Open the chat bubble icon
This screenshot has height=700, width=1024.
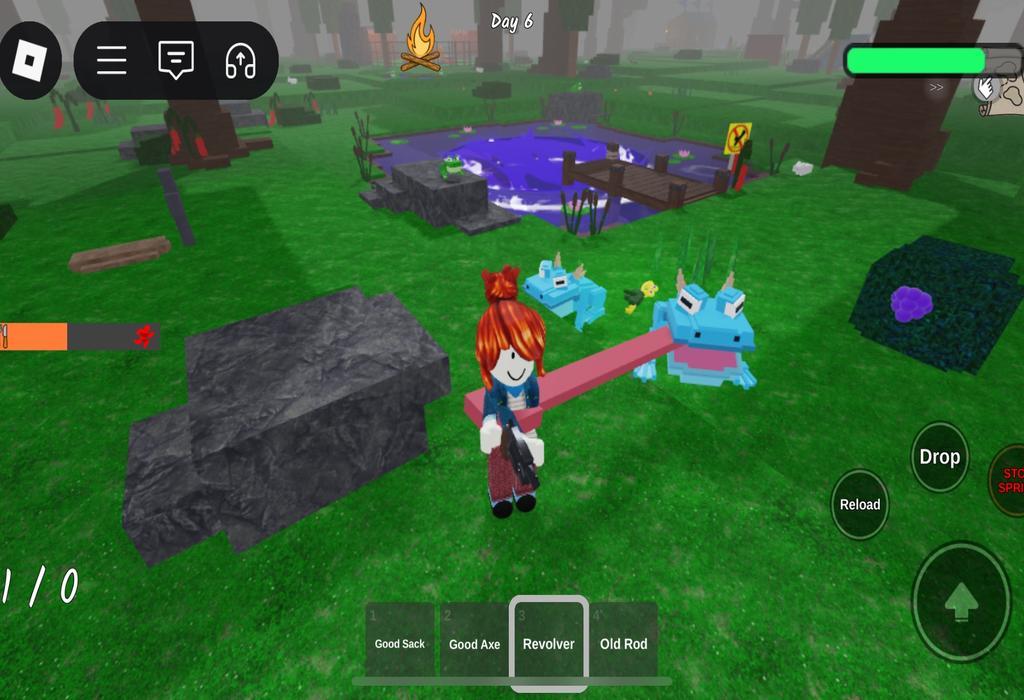coord(176,61)
